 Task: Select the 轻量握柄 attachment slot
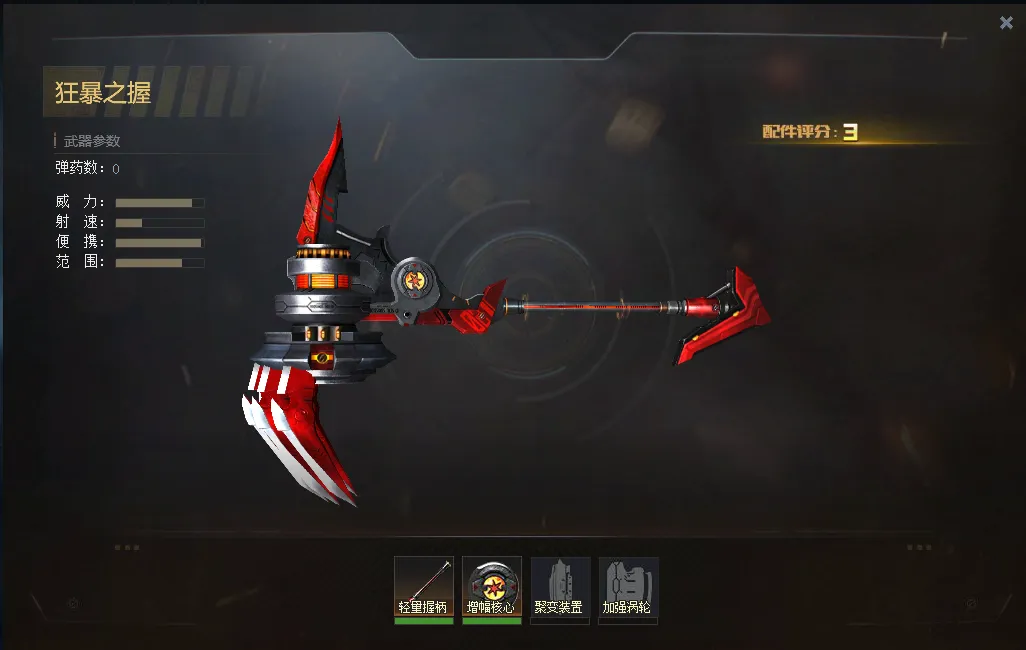[x=424, y=588]
